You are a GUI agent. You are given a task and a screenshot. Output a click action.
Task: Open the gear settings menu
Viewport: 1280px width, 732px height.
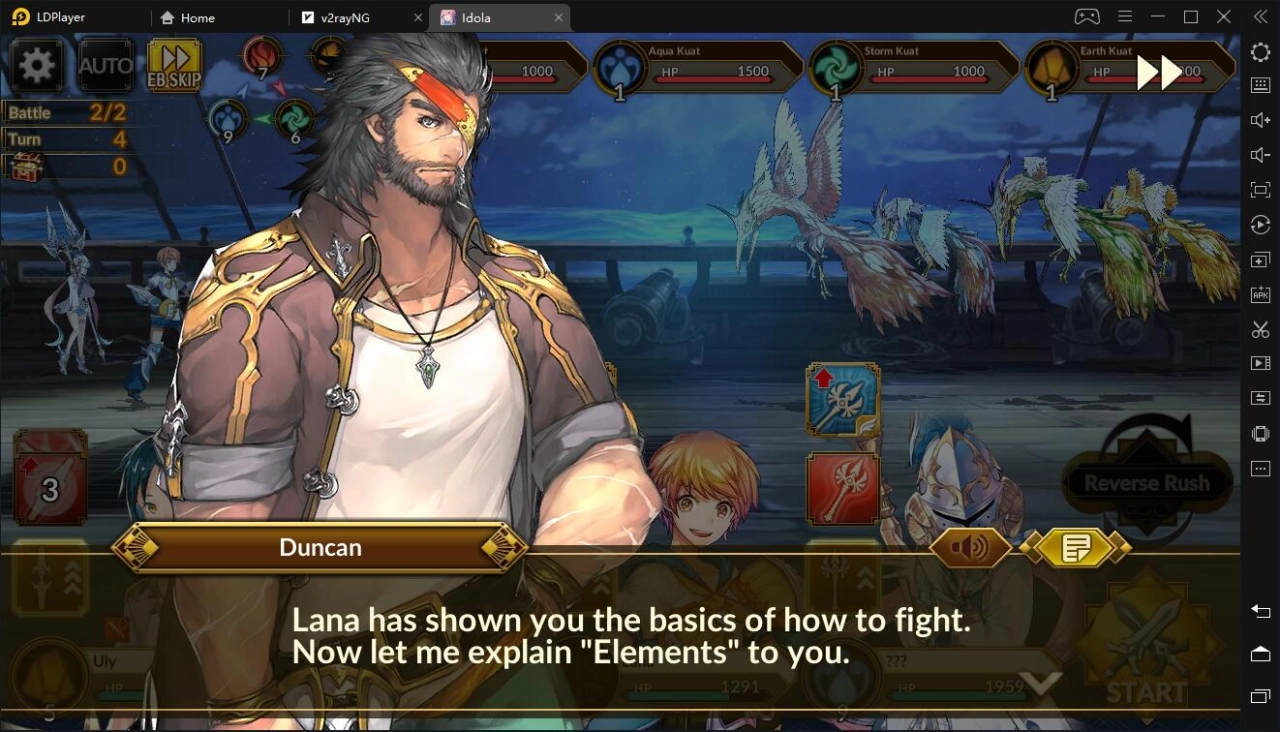(37, 66)
